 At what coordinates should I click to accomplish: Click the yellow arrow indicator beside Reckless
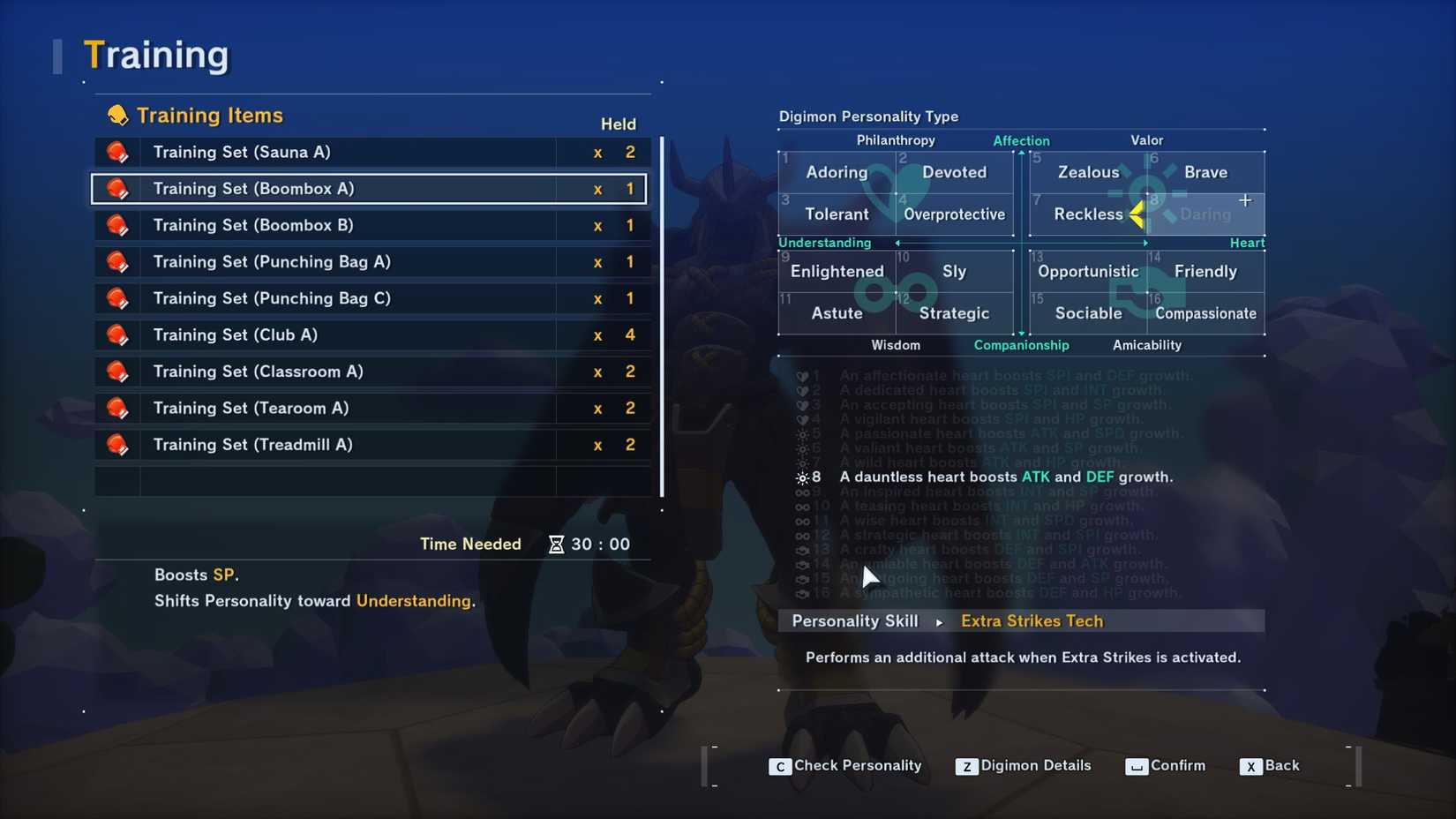[1138, 214]
